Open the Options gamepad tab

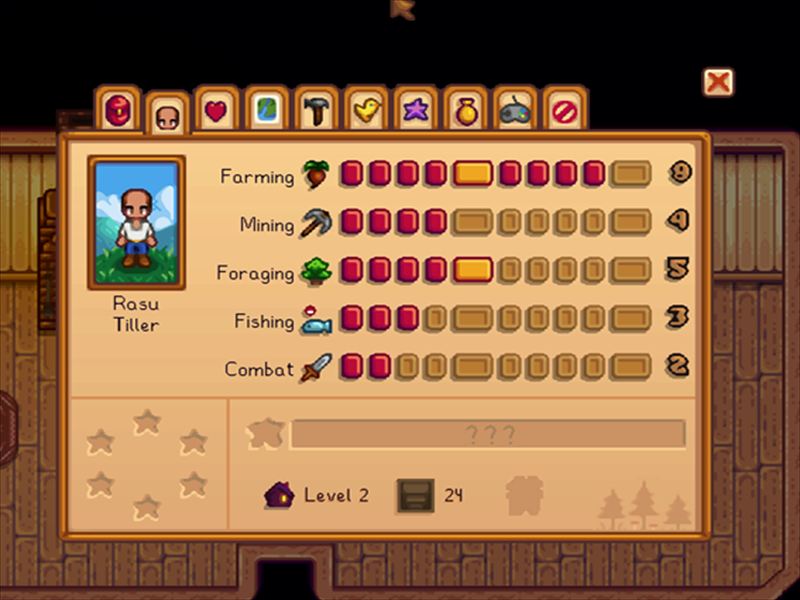516,110
